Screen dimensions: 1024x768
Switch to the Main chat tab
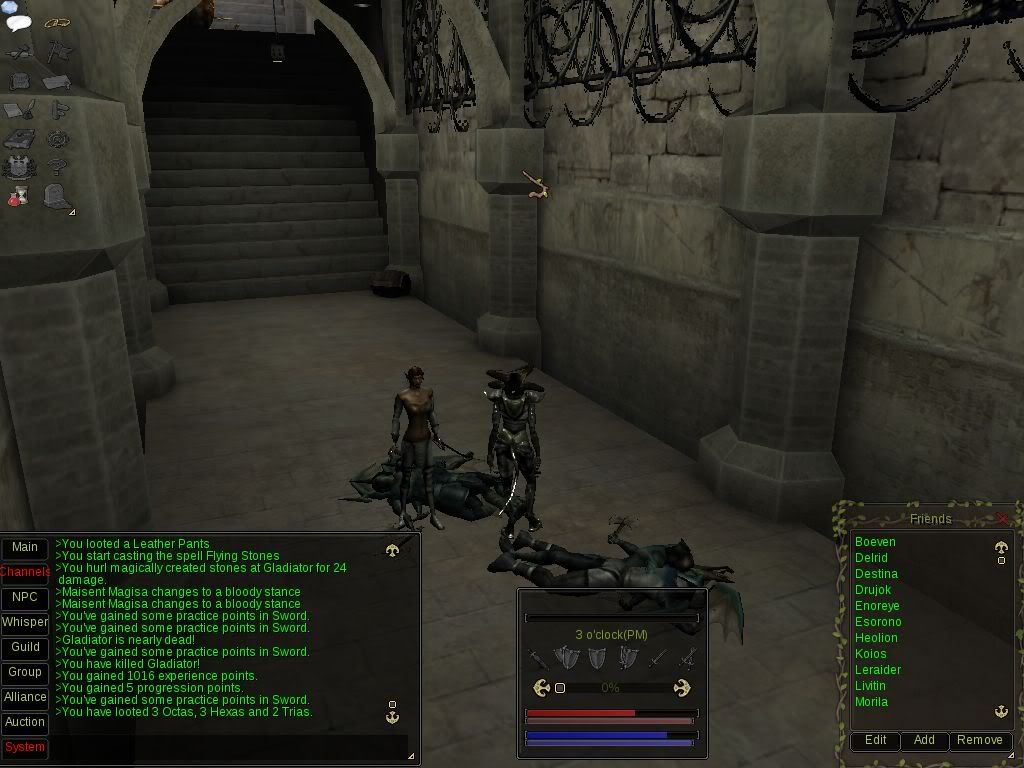point(25,547)
